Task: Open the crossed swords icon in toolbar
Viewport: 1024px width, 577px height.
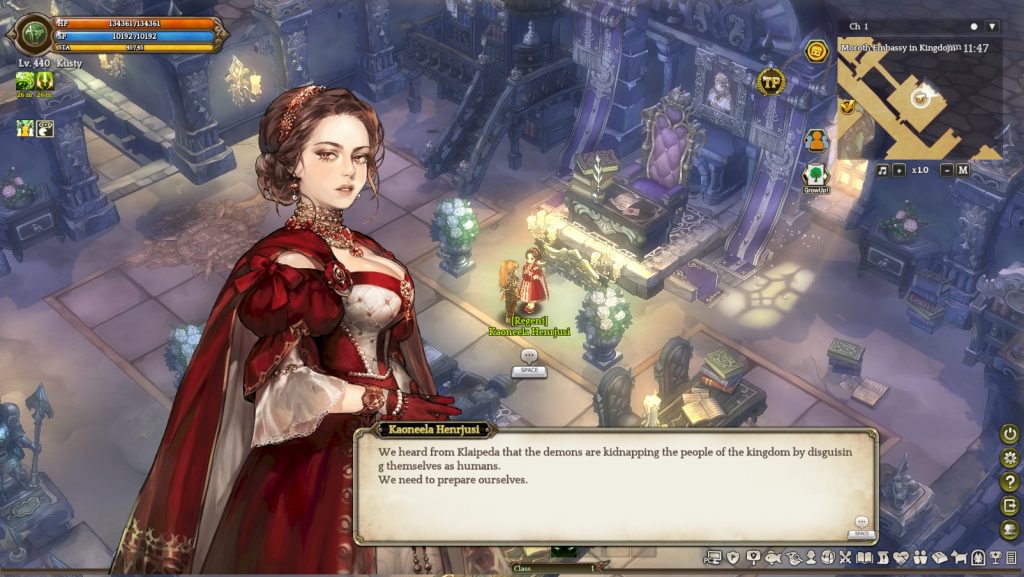Action: 845,557
